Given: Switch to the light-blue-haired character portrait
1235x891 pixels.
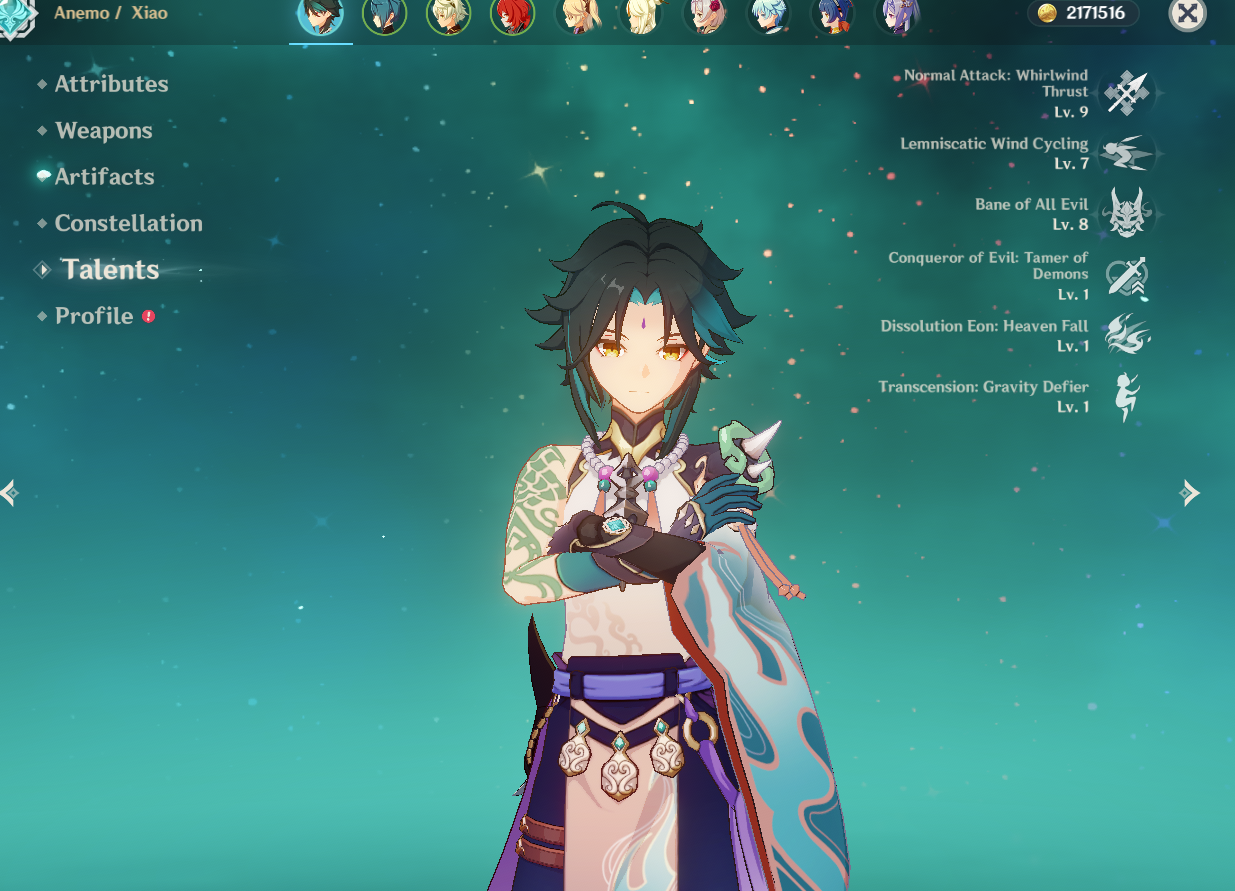Looking at the screenshot, I should click(768, 16).
